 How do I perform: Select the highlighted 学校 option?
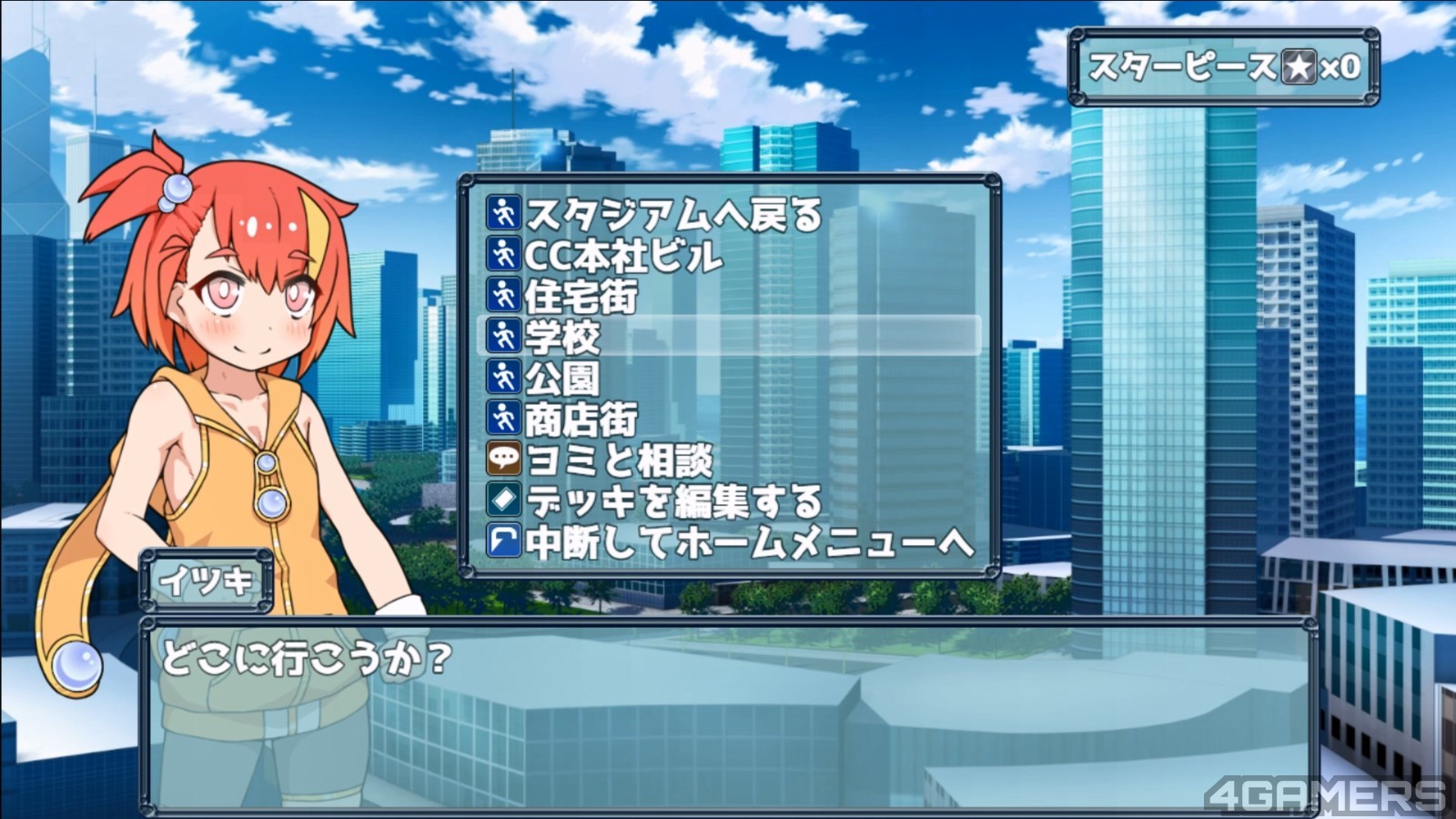[x=728, y=336]
